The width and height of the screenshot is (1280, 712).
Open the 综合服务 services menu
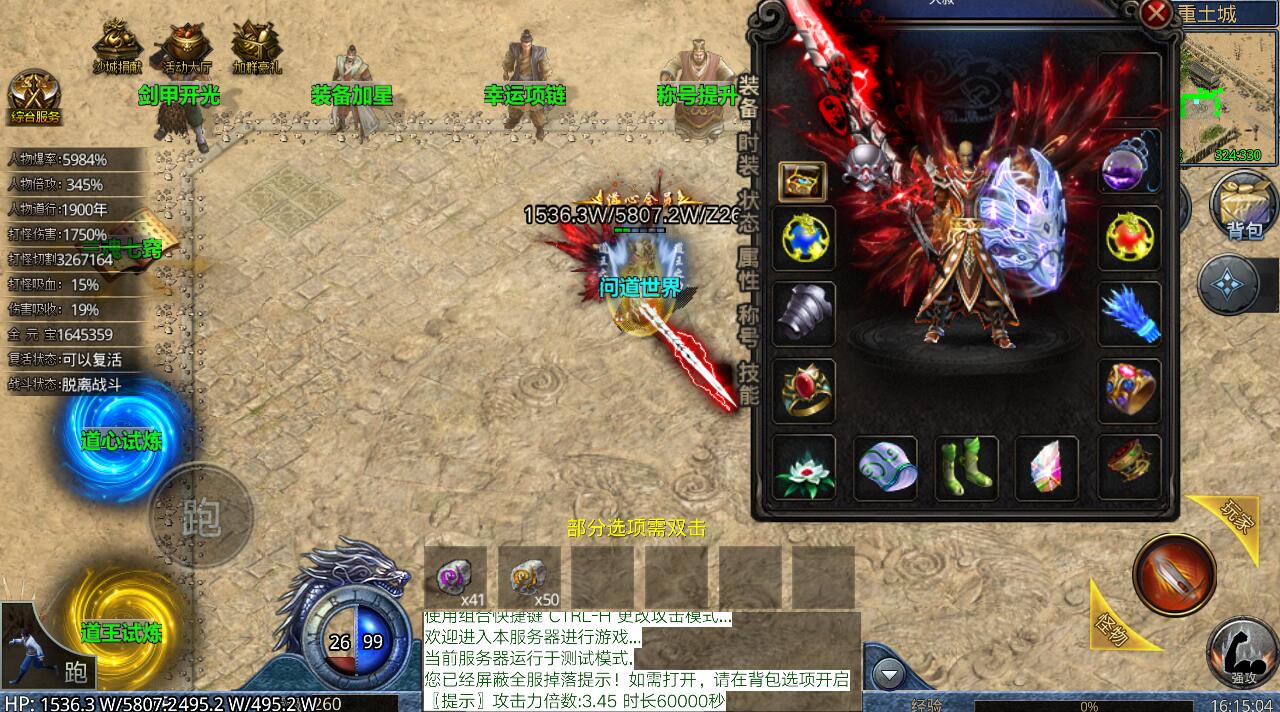pos(35,97)
